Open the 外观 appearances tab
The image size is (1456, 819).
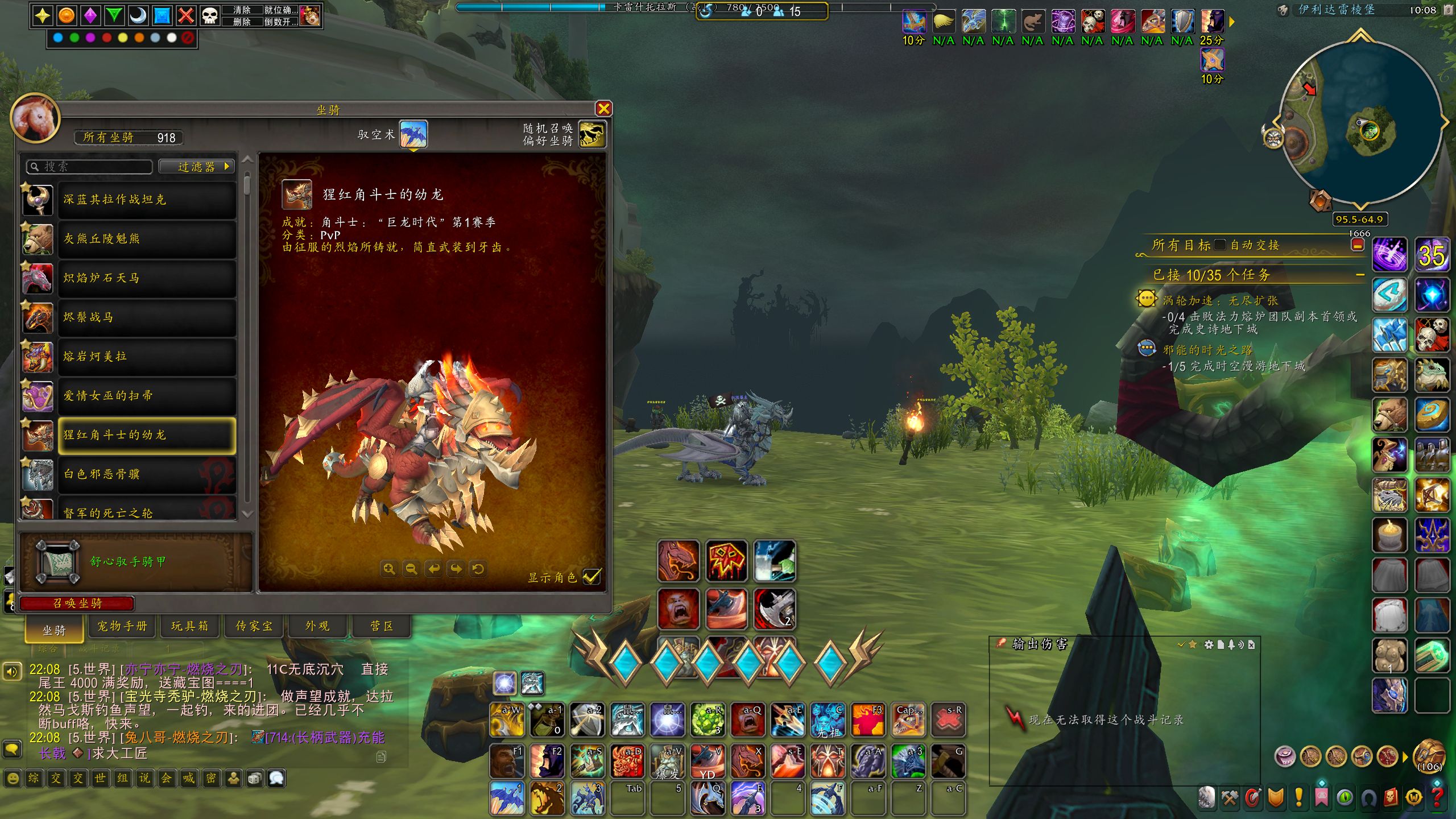pyautogui.click(x=317, y=626)
